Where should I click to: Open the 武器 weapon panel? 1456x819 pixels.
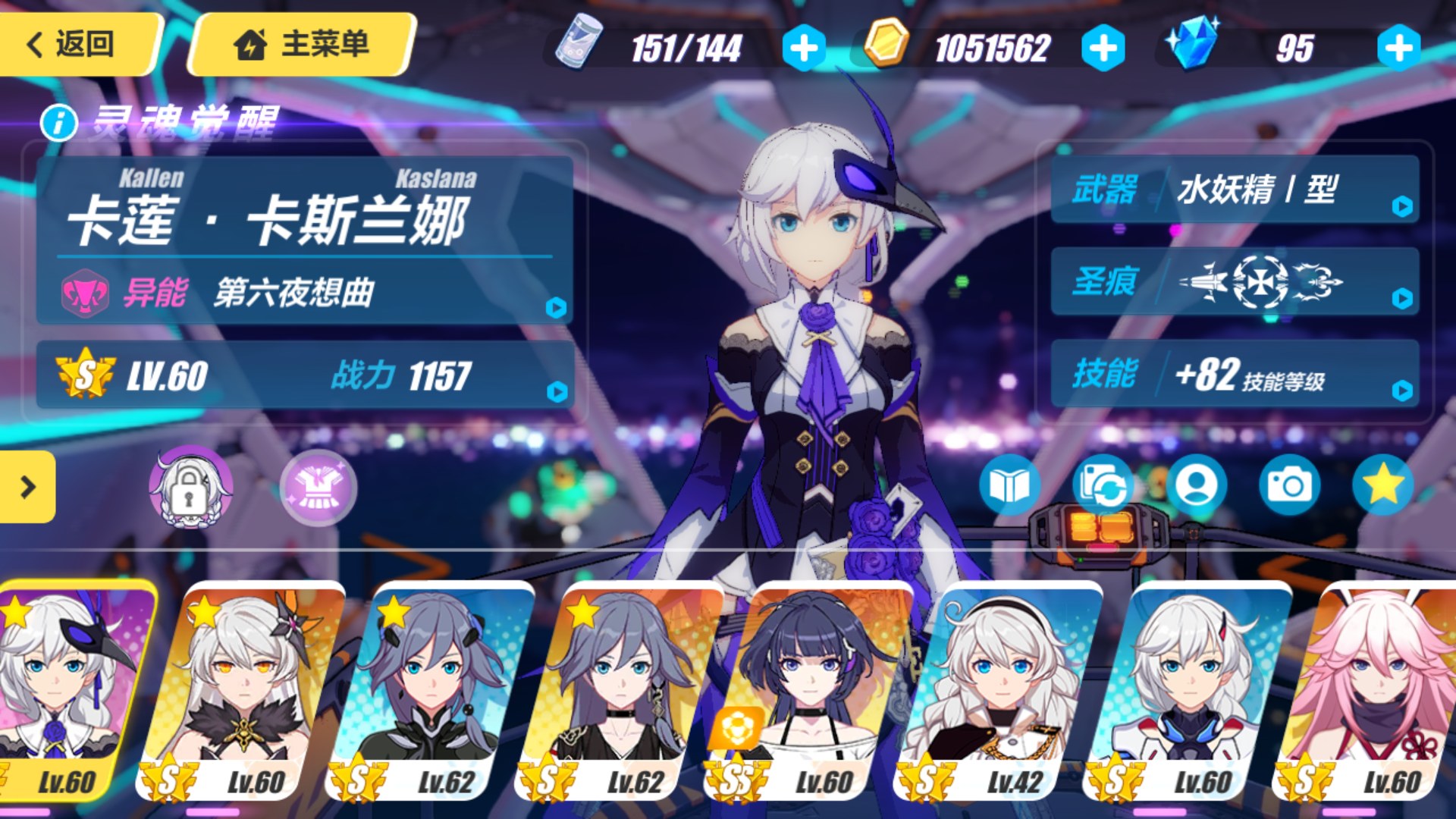[1235, 190]
